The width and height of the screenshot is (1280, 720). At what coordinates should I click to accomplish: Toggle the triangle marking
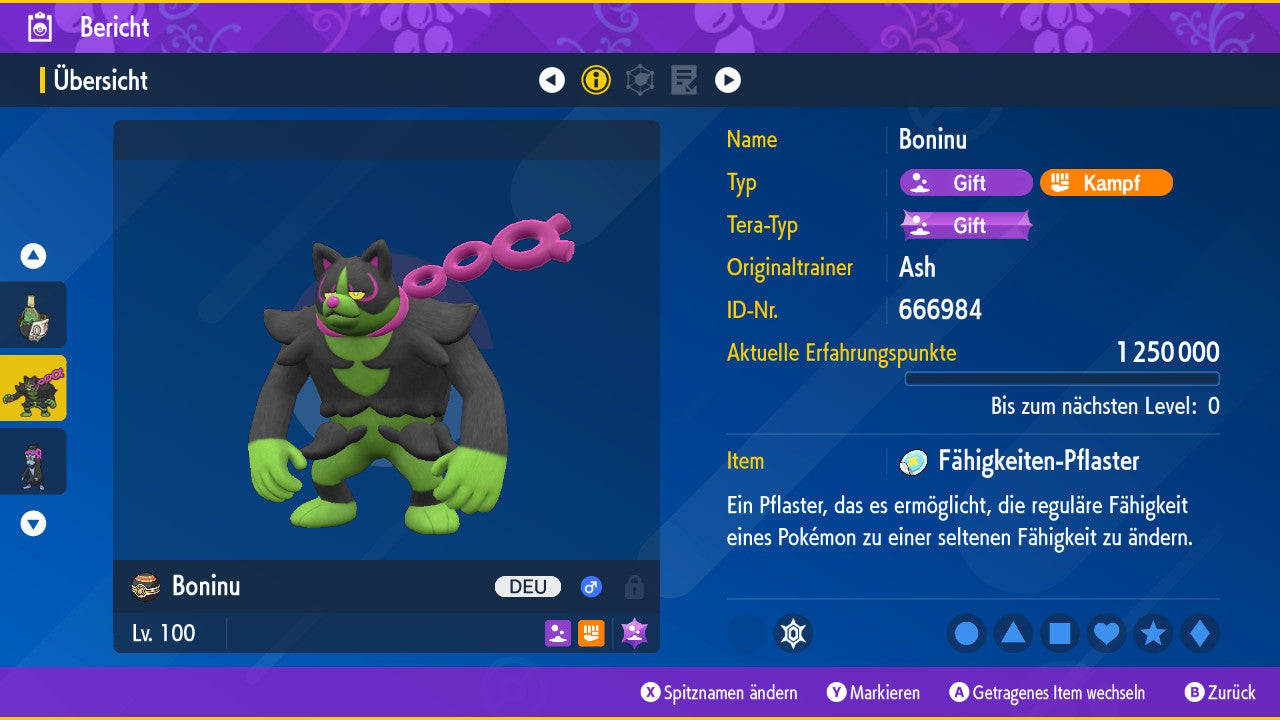tap(1013, 633)
